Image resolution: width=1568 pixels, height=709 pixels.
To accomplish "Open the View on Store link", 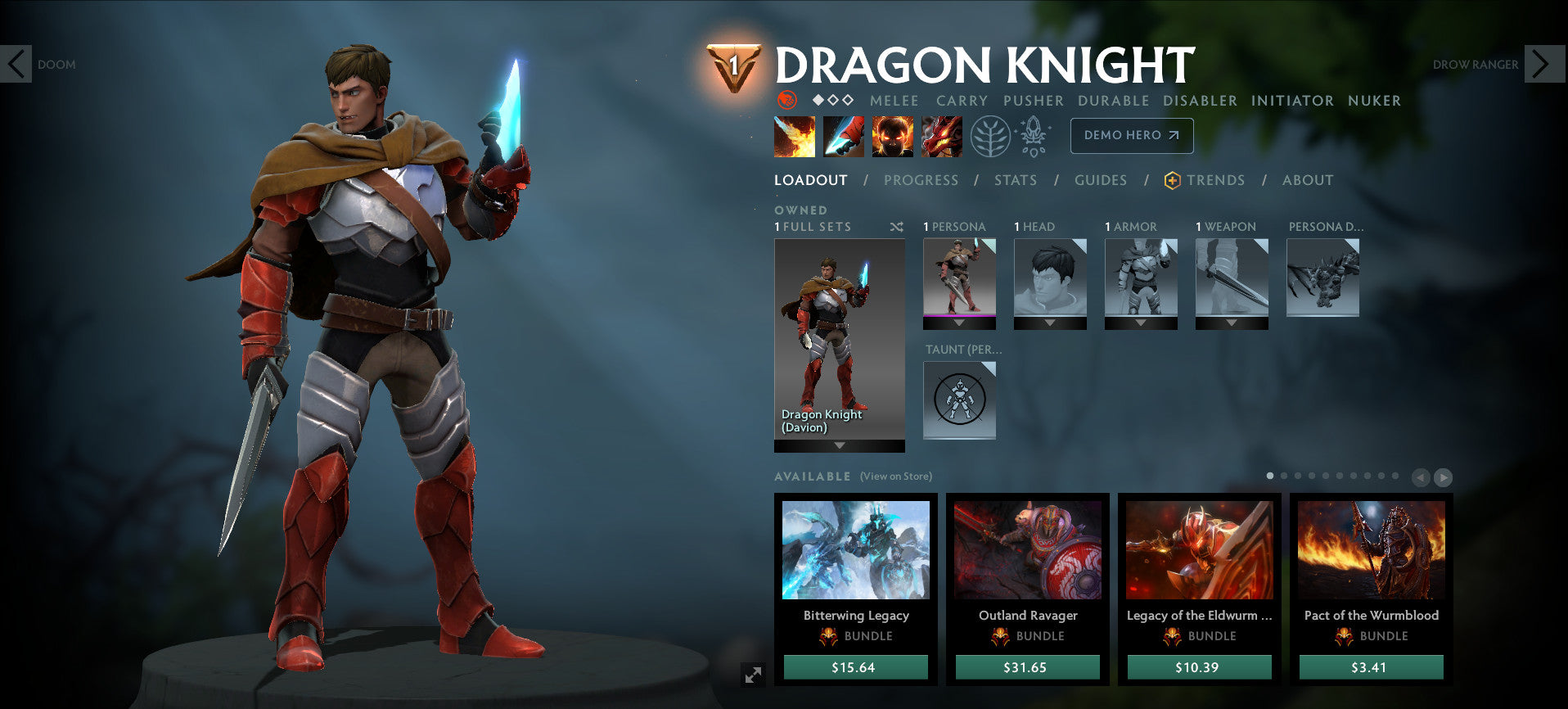I will tap(895, 476).
